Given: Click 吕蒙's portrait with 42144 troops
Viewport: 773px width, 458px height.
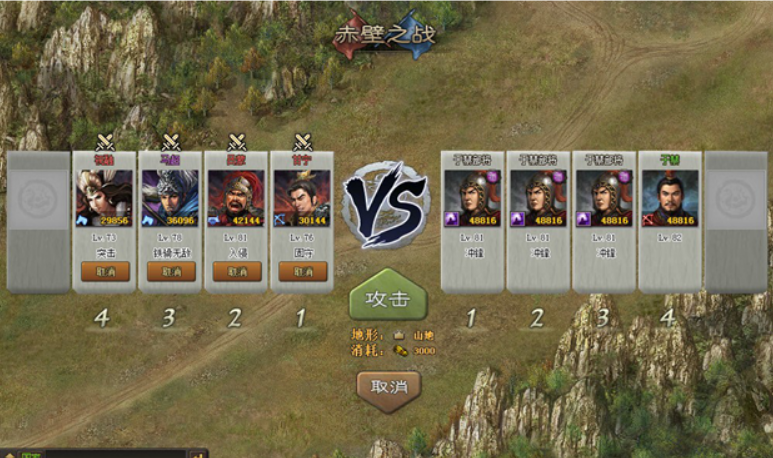Looking at the screenshot, I should 236,198.
